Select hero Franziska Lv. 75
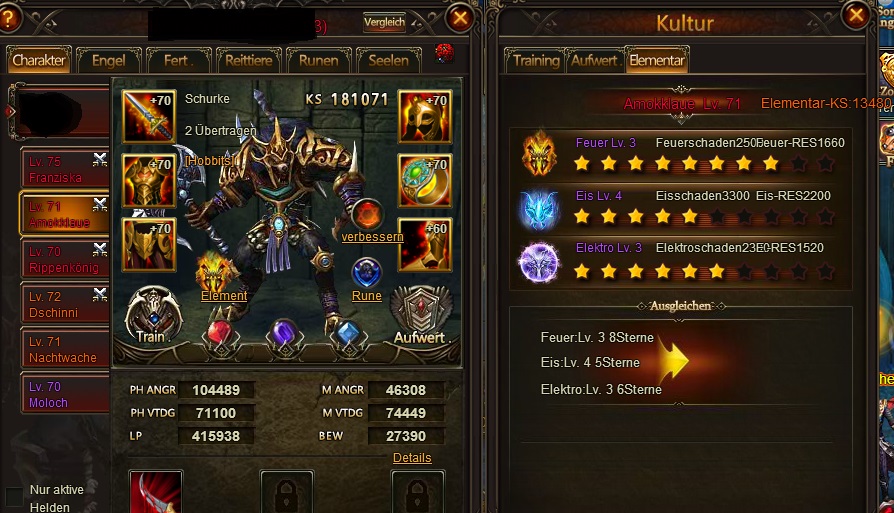 64,168
